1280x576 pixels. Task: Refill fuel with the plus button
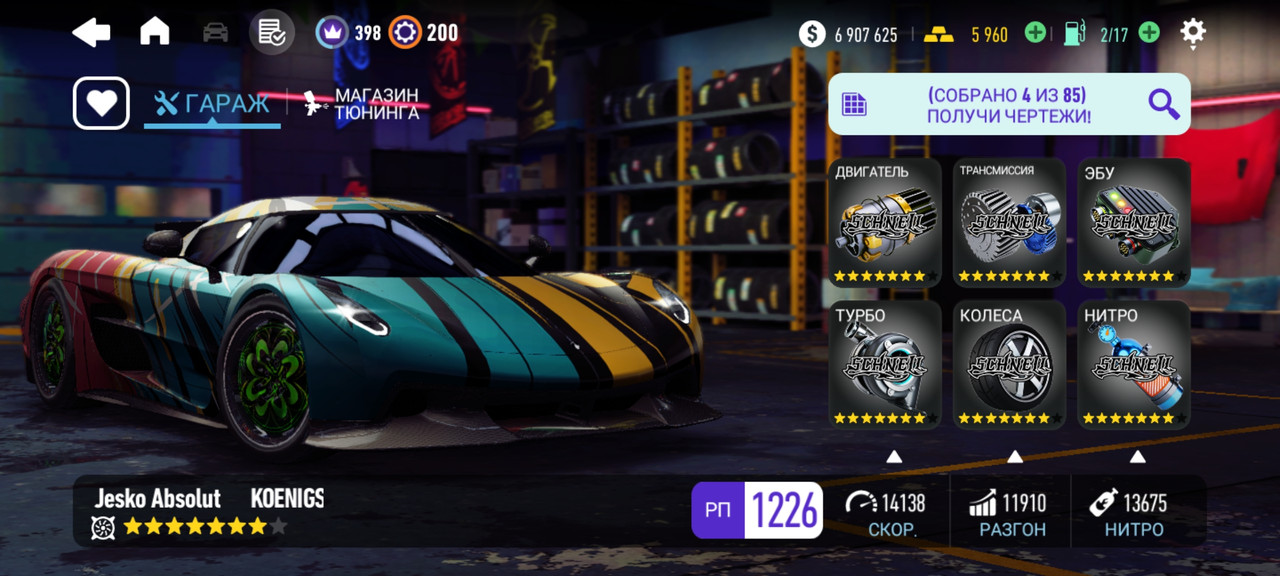(1149, 33)
